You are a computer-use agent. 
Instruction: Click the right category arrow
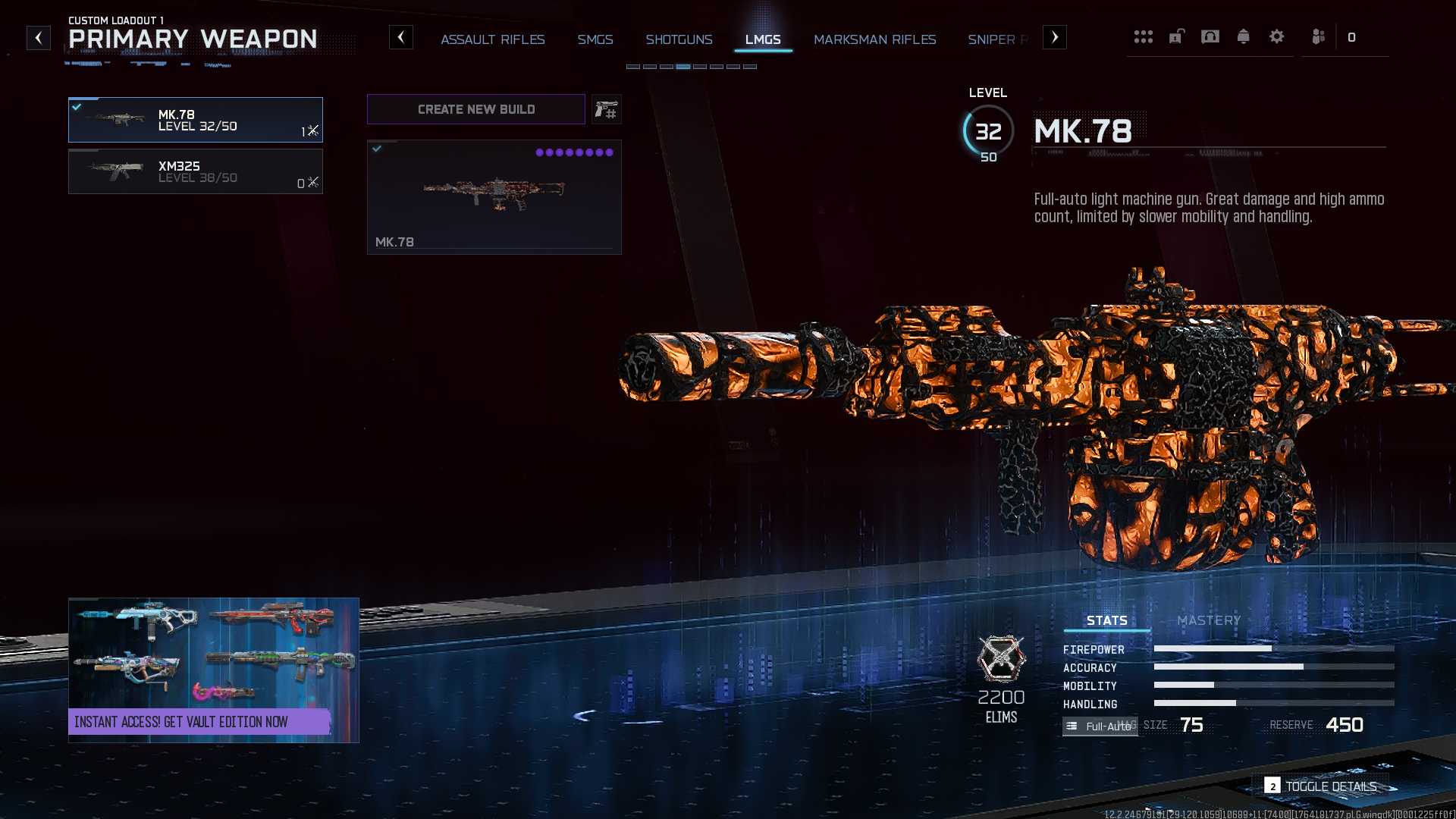pos(1054,38)
